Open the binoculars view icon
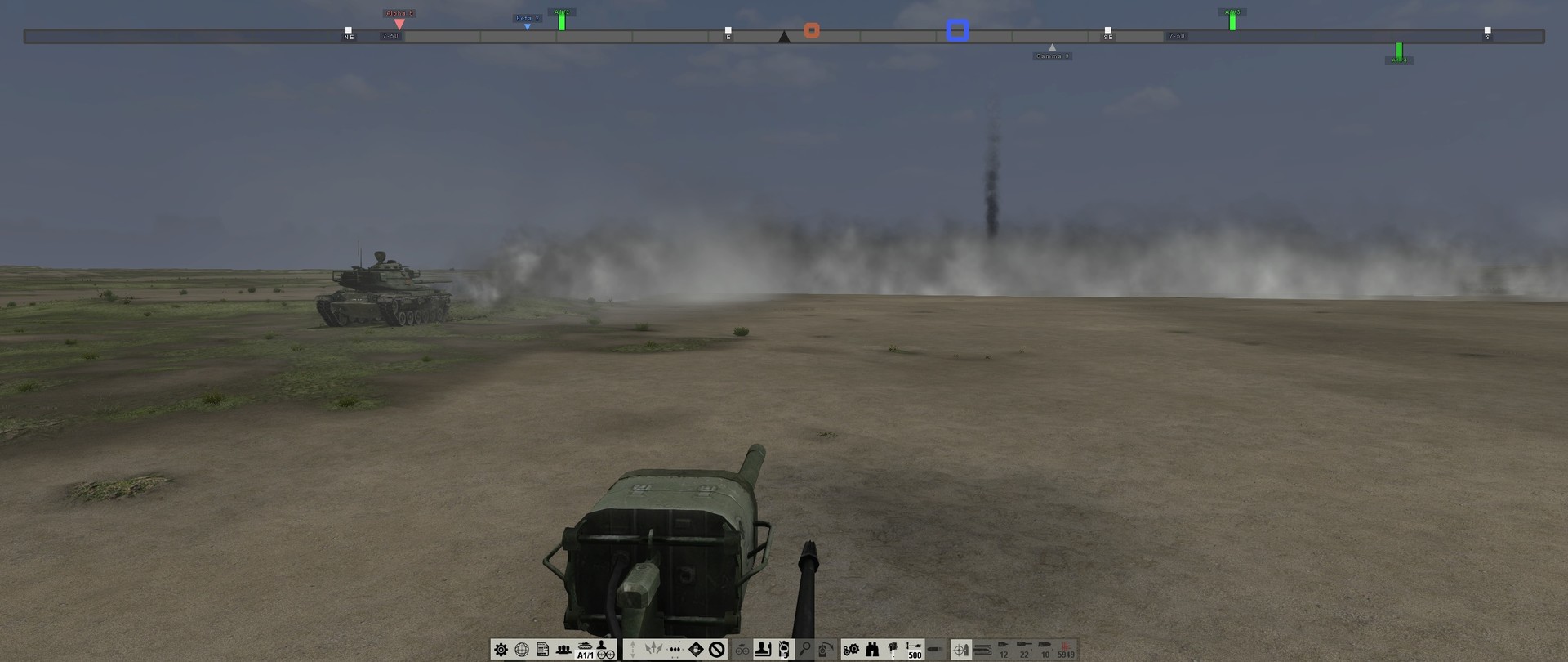Image resolution: width=1568 pixels, height=662 pixels. click(x=871, y=650)
